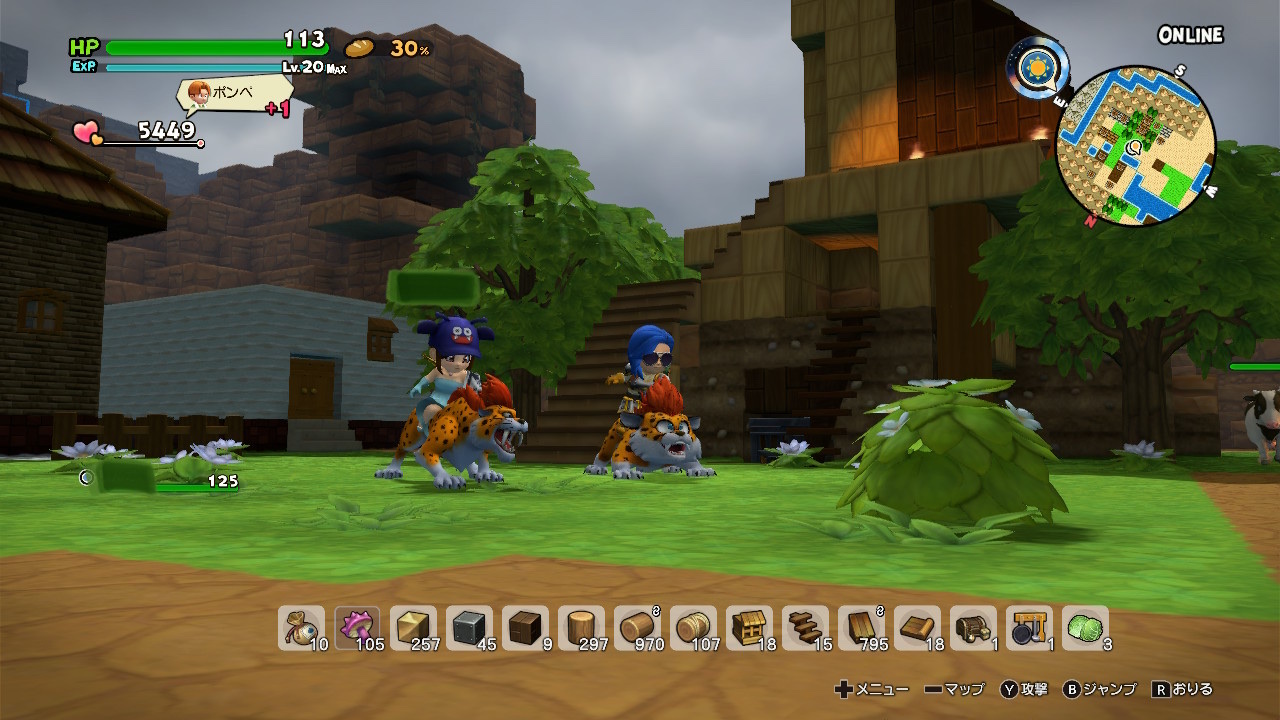Choose the pink mushroom item slot
This screenshot has width=1280, height=720.
tap(357, 629)
